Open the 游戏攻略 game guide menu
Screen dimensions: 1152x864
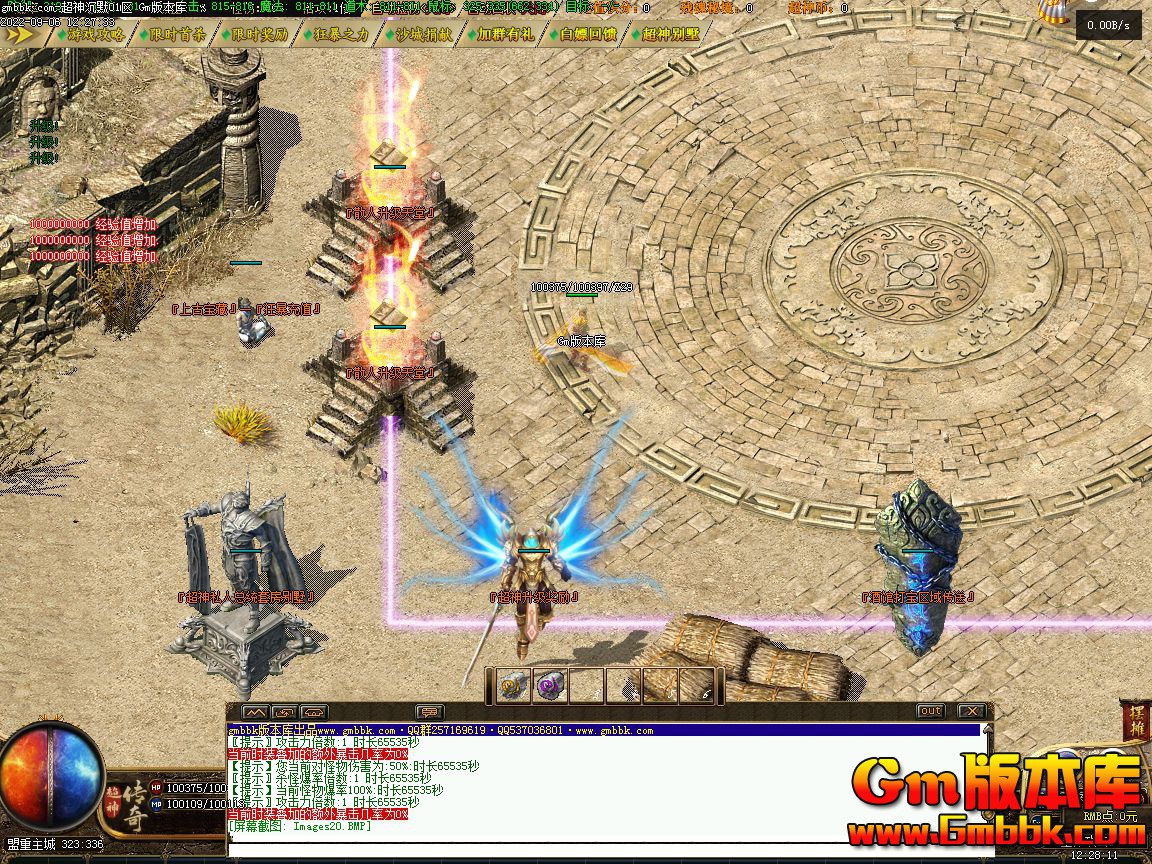[94, 34]
